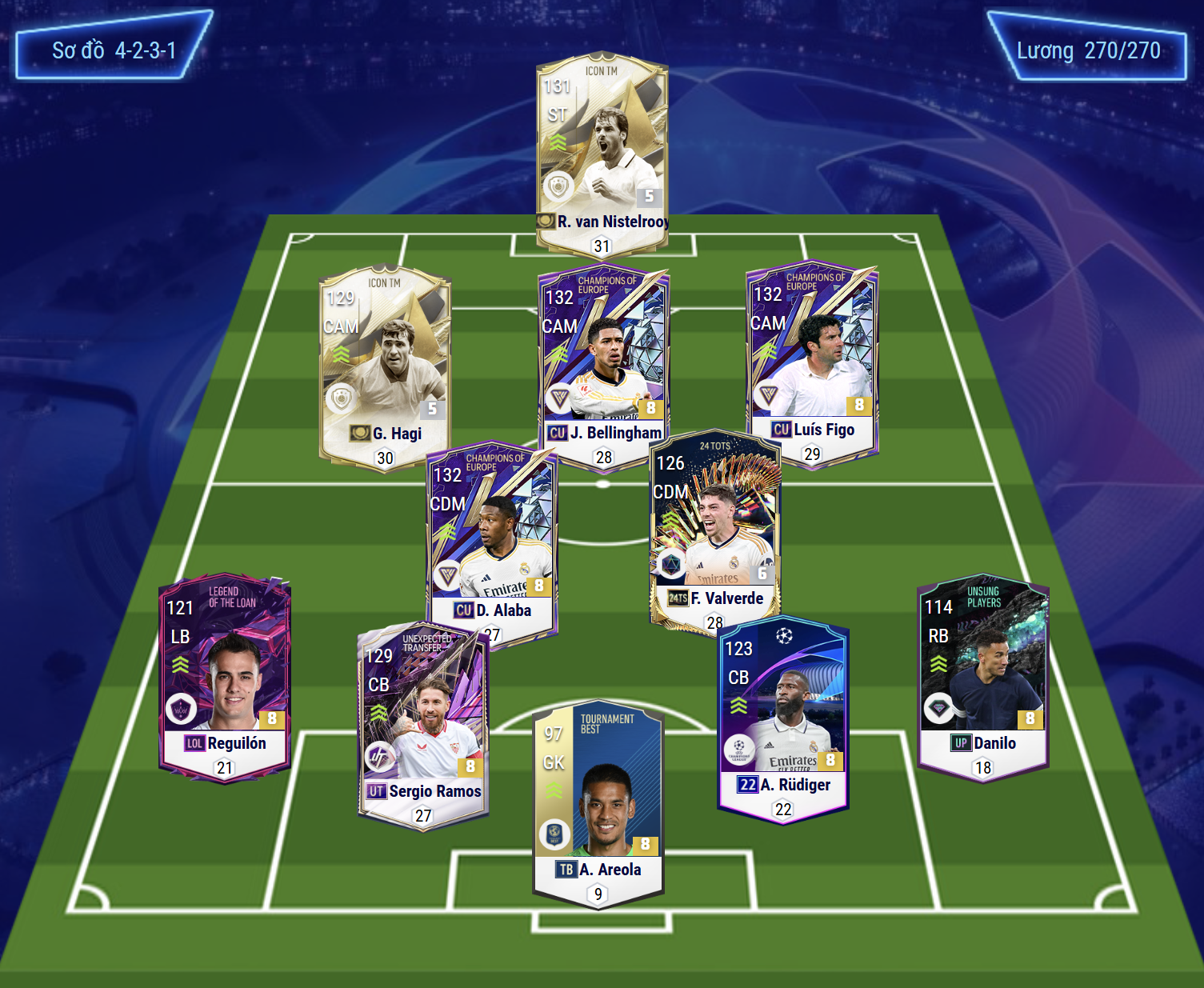The height and width of the screenshot is (988, 1204).
Task: Select the R. van Nistelrooy striker card
Action: tap(602, 152)
